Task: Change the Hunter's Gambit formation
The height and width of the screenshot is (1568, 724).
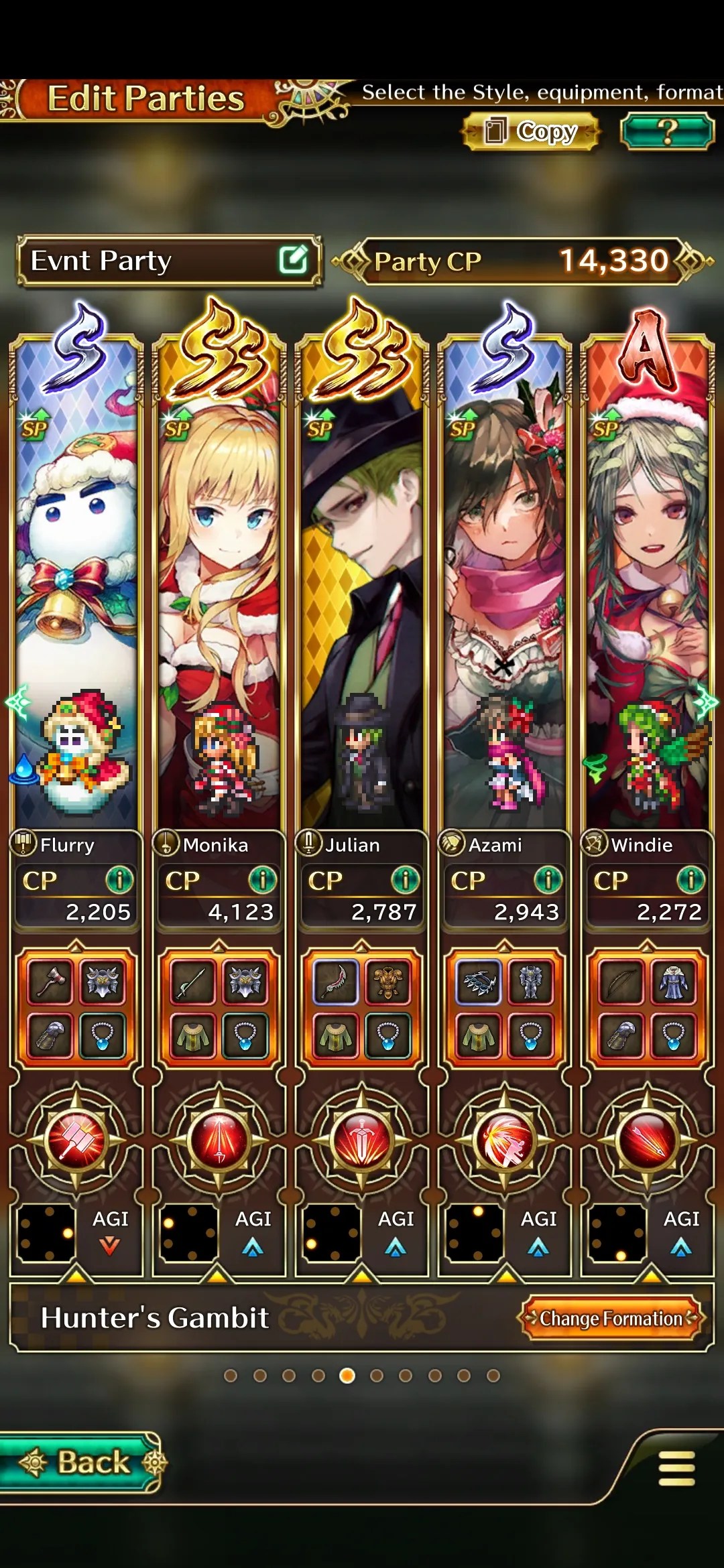Action: coord(611,1318)
